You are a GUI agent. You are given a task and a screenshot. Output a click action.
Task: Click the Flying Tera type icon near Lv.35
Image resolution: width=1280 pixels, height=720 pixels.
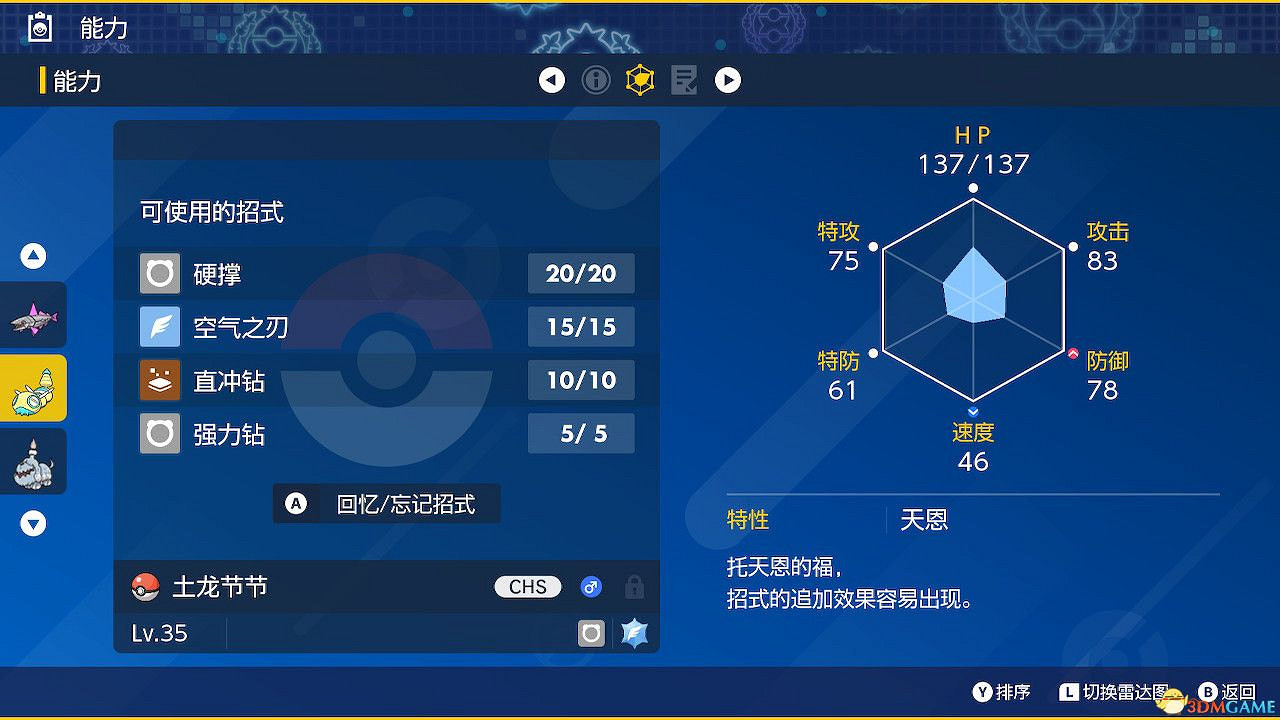(633, 633)
